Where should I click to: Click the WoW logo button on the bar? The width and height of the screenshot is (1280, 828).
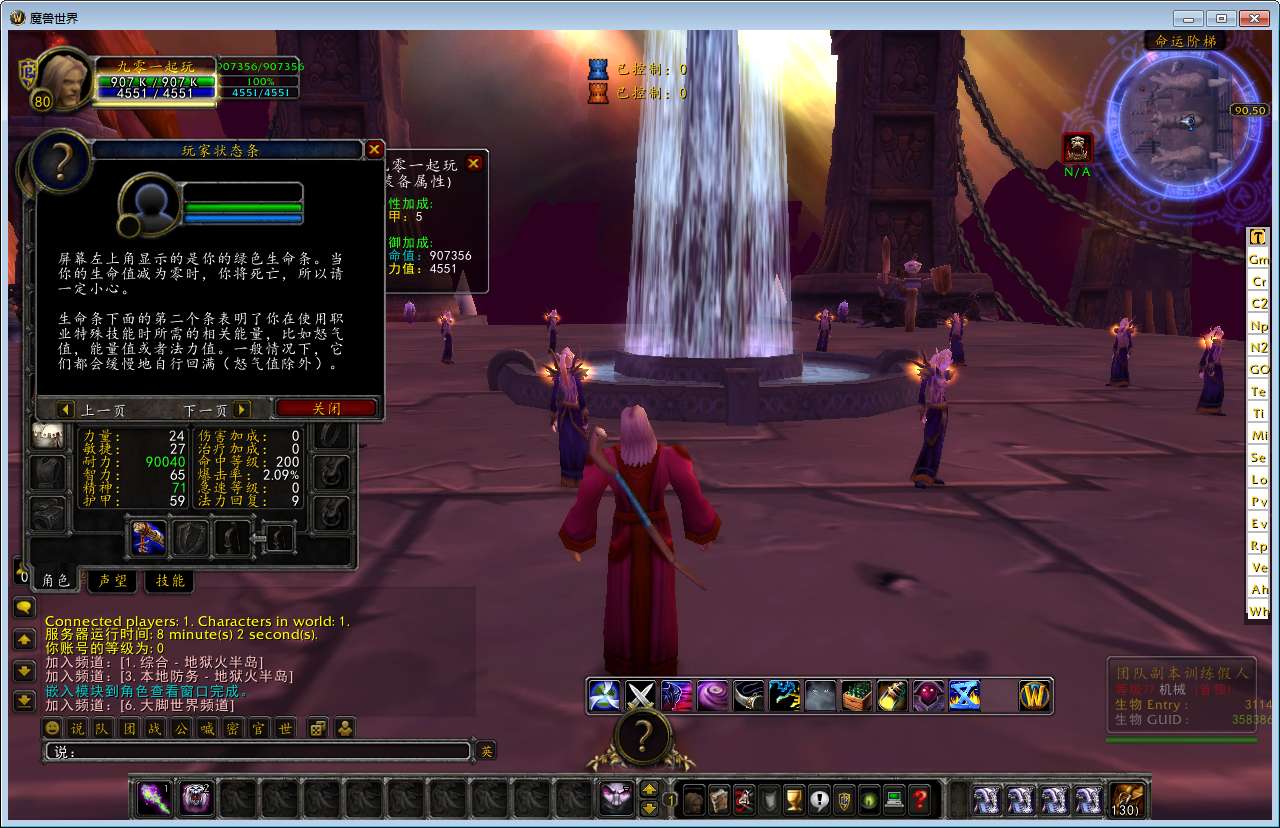1034,695
